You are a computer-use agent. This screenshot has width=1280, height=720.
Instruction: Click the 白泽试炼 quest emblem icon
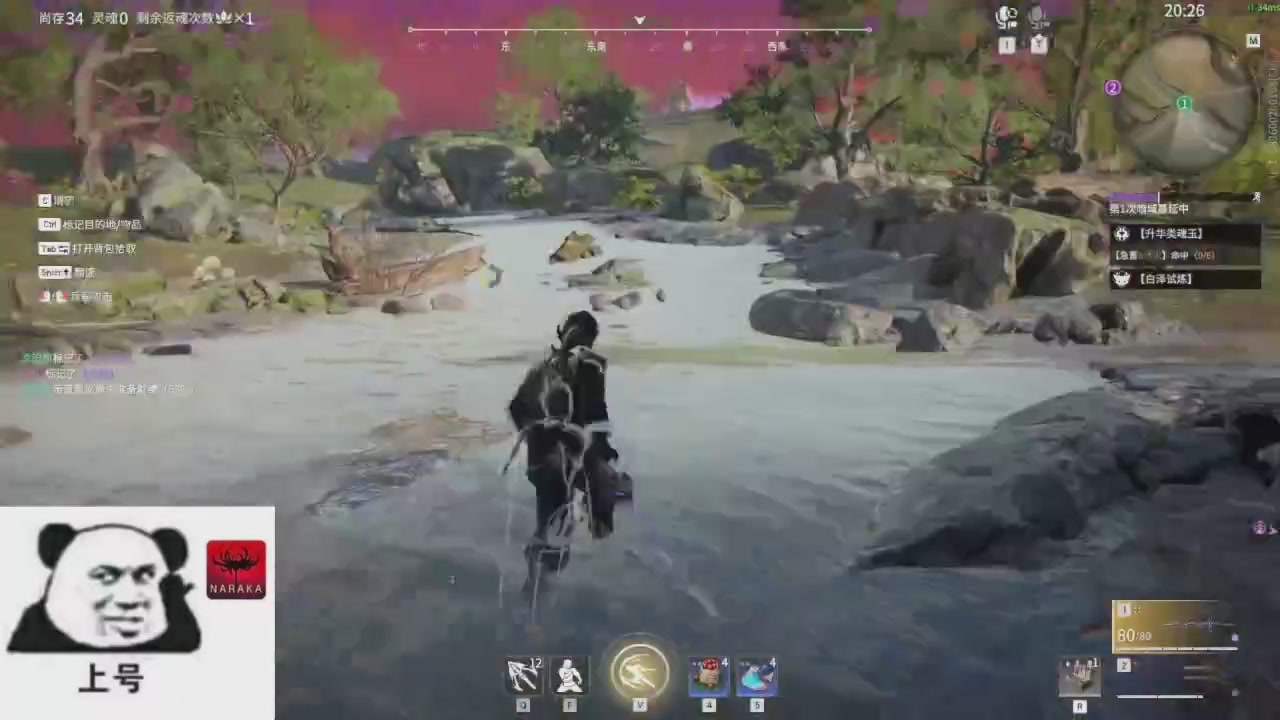[1122, 279]
